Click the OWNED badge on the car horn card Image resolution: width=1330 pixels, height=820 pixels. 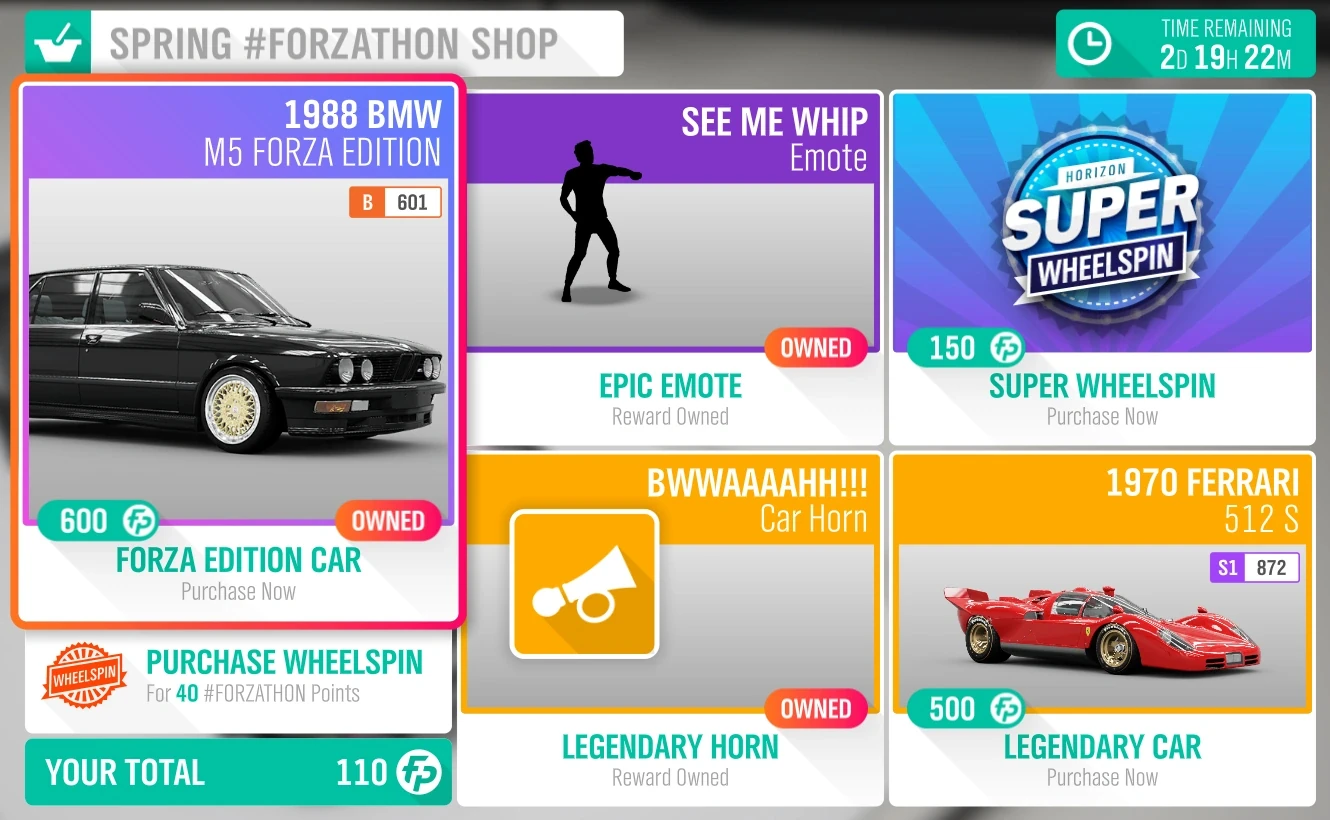click(818, 709)
